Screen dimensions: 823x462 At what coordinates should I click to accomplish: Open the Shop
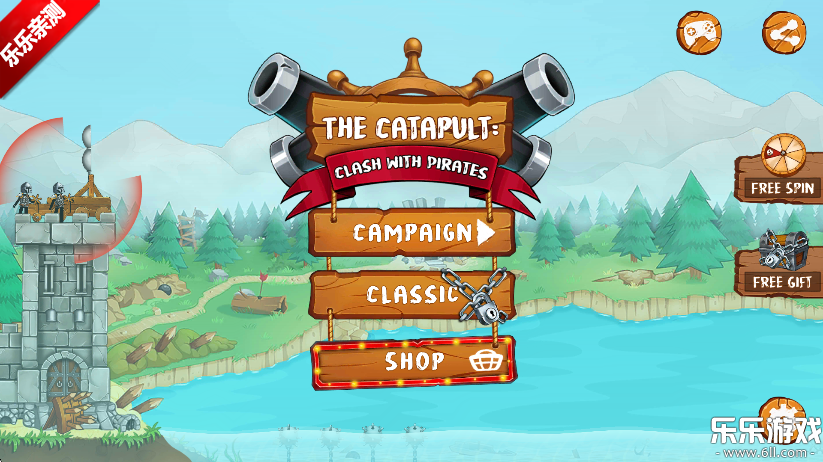[x=414, y=361]
